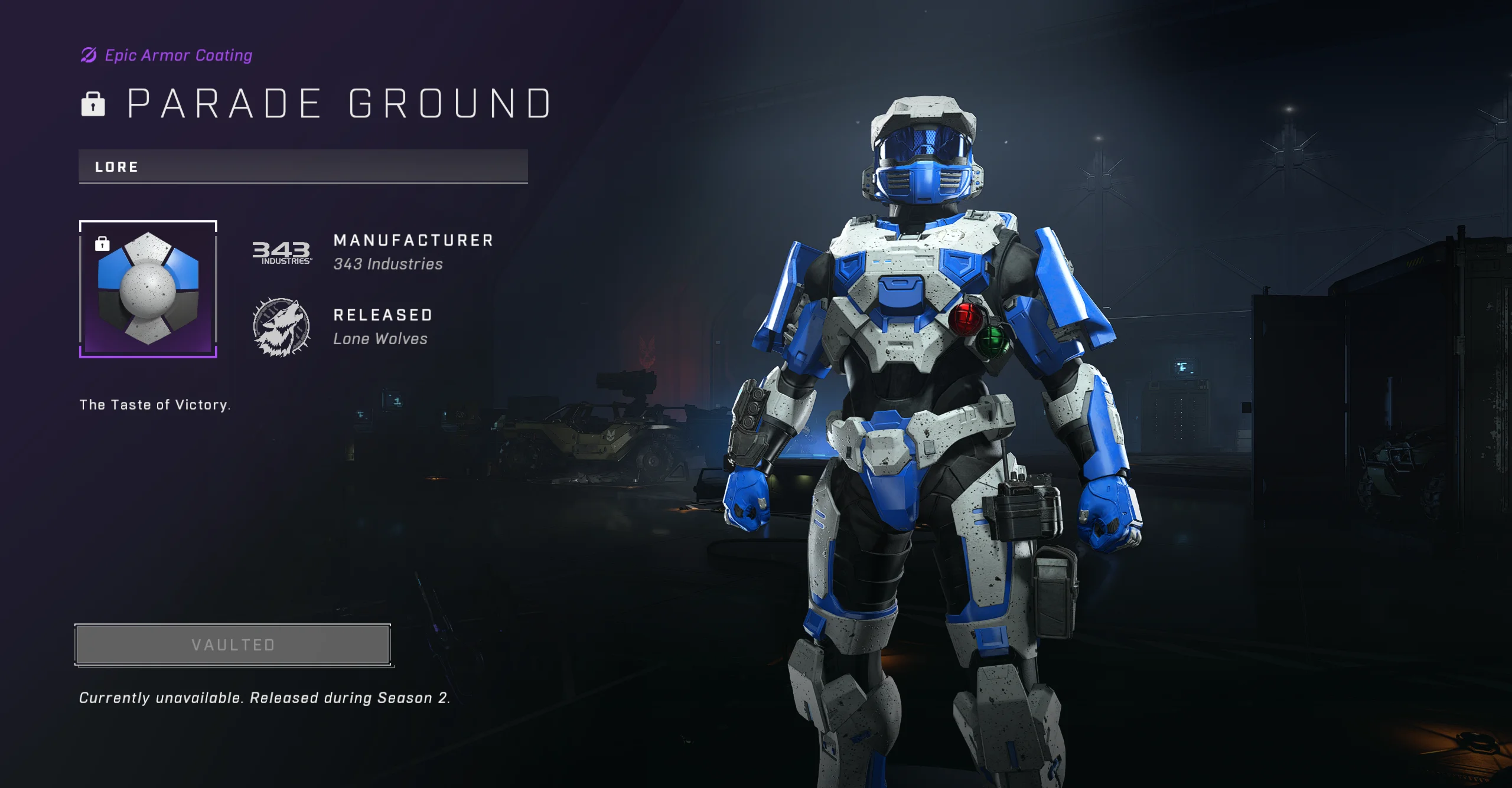Select the lock icon beside PARADE GROUND
This screenshot has width=1512, height=788.
(93, 105)
